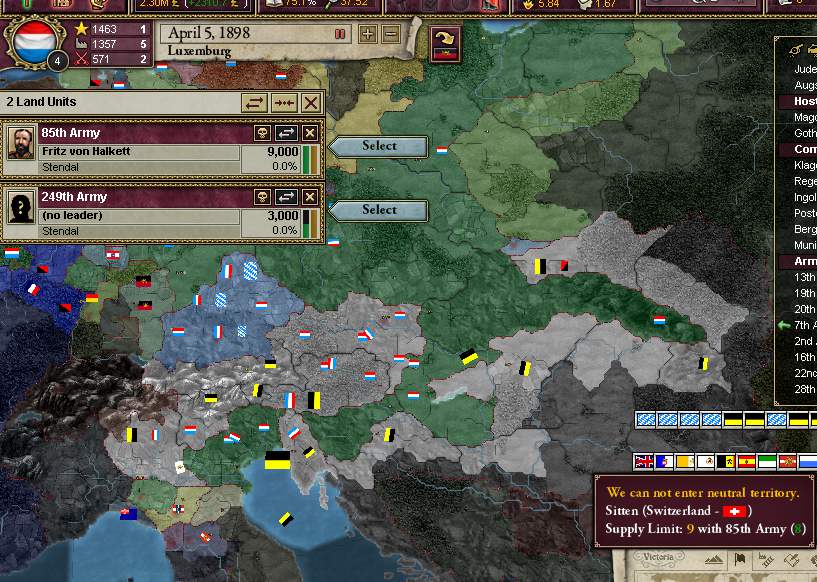This screenshot has height=582, width=817.
Task: Select the 85th Army
Action: coord(379,146)
